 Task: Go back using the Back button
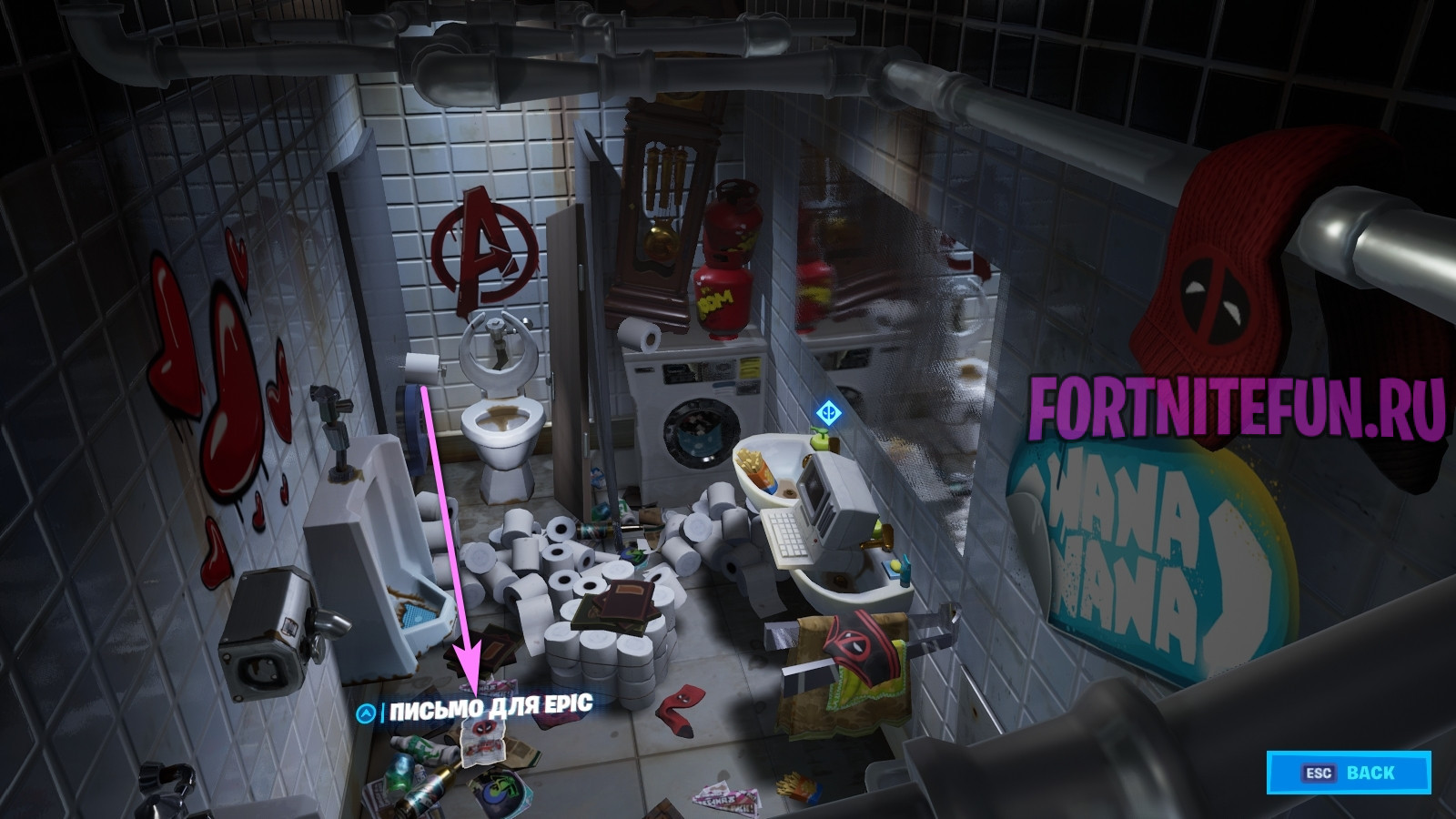point(1348,773)
